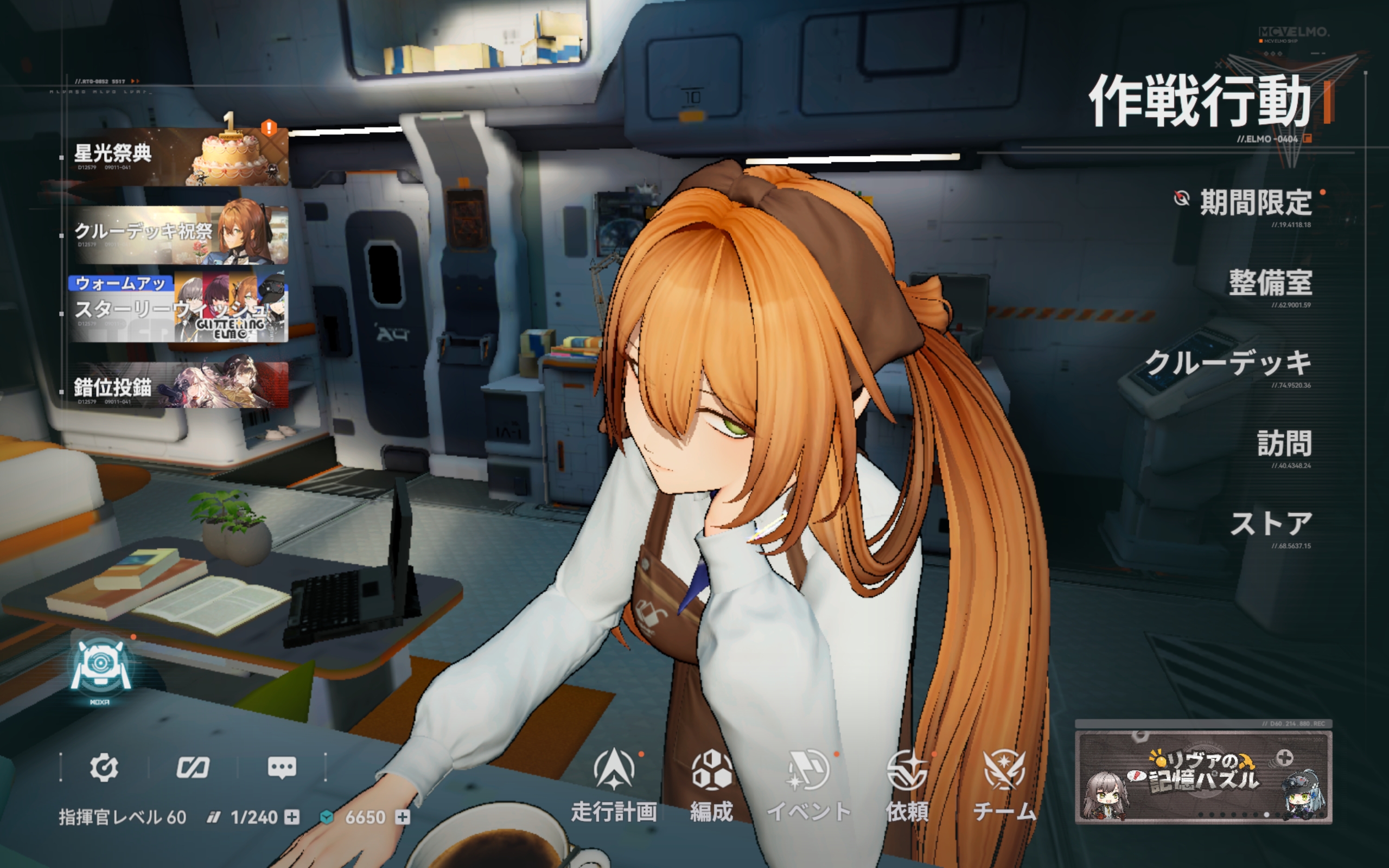This screenshot has width=1389, height=868.
Task: Open the 錯位投錨 event banner
Action: pos(178,385)
